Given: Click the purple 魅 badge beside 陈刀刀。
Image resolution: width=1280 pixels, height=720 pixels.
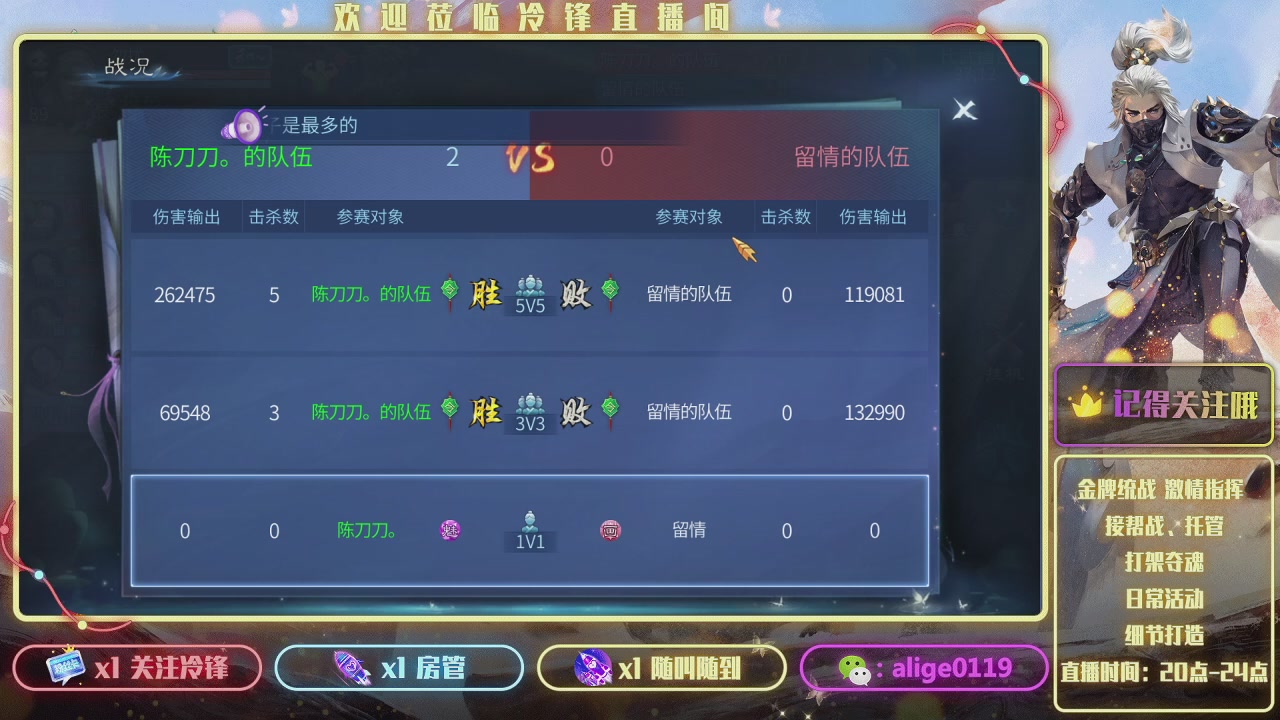Looking at the screenshot, I should click(x=450, y=531).
